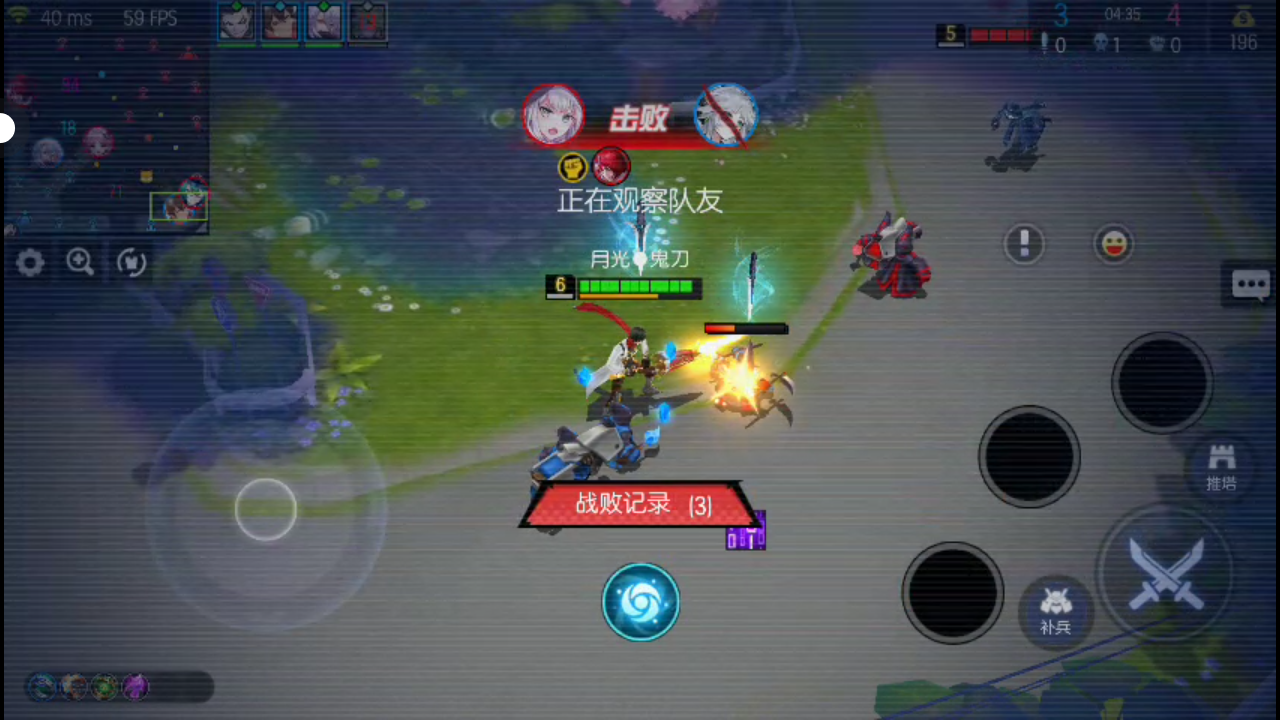
Task: Tap the exclamation danger signal icon
Action: point(1024,244)
